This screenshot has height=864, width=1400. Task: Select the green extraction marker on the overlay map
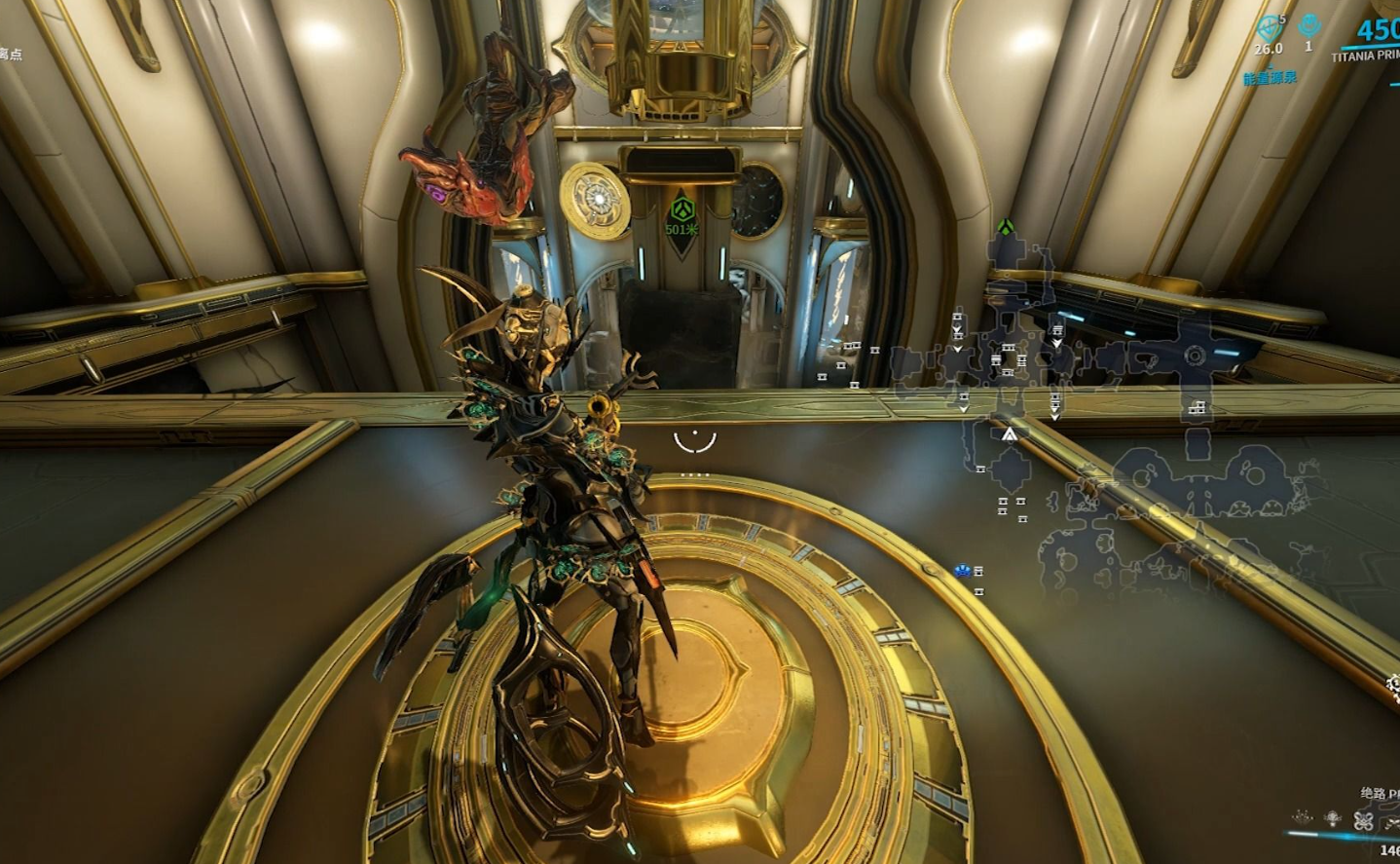(1006, 228)
